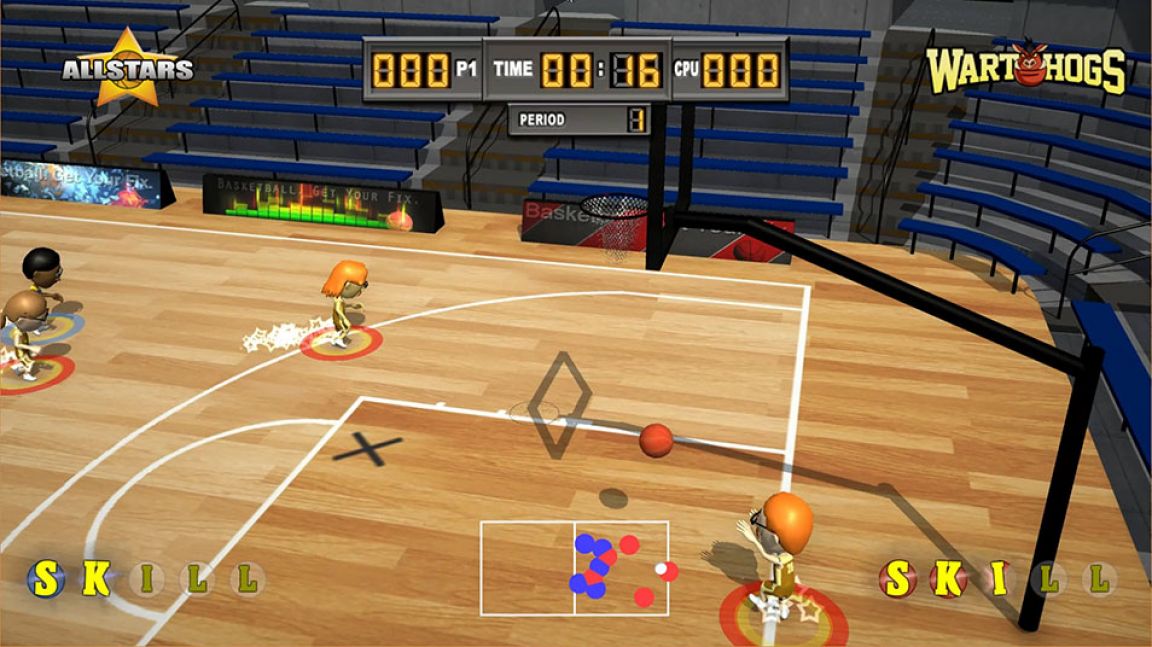1152x647 pixels.
Task: Select the Allstars team logo
Action: click(x=127, y=68)
